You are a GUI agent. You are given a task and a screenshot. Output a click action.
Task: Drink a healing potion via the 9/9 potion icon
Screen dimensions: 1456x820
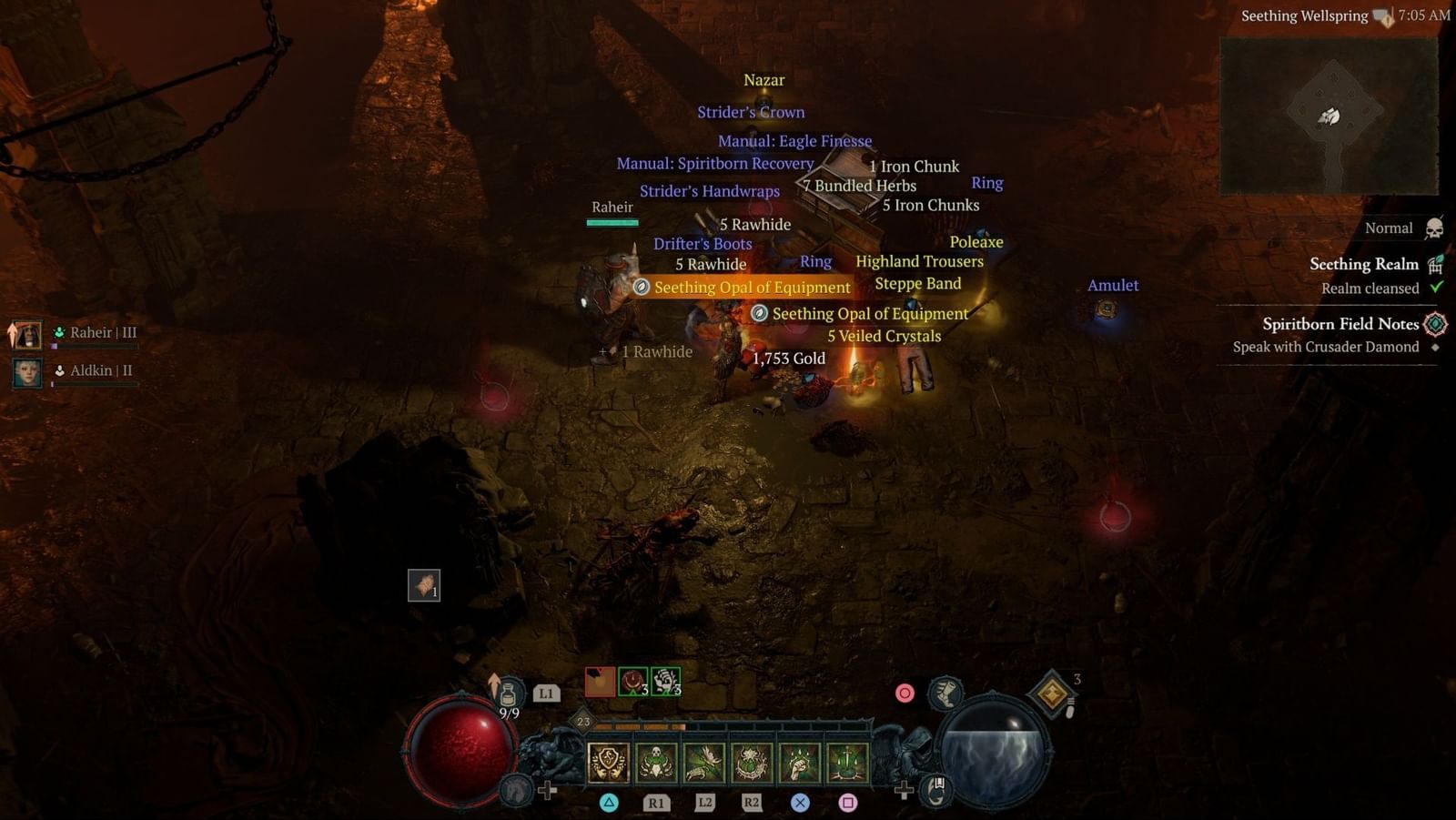506,692
